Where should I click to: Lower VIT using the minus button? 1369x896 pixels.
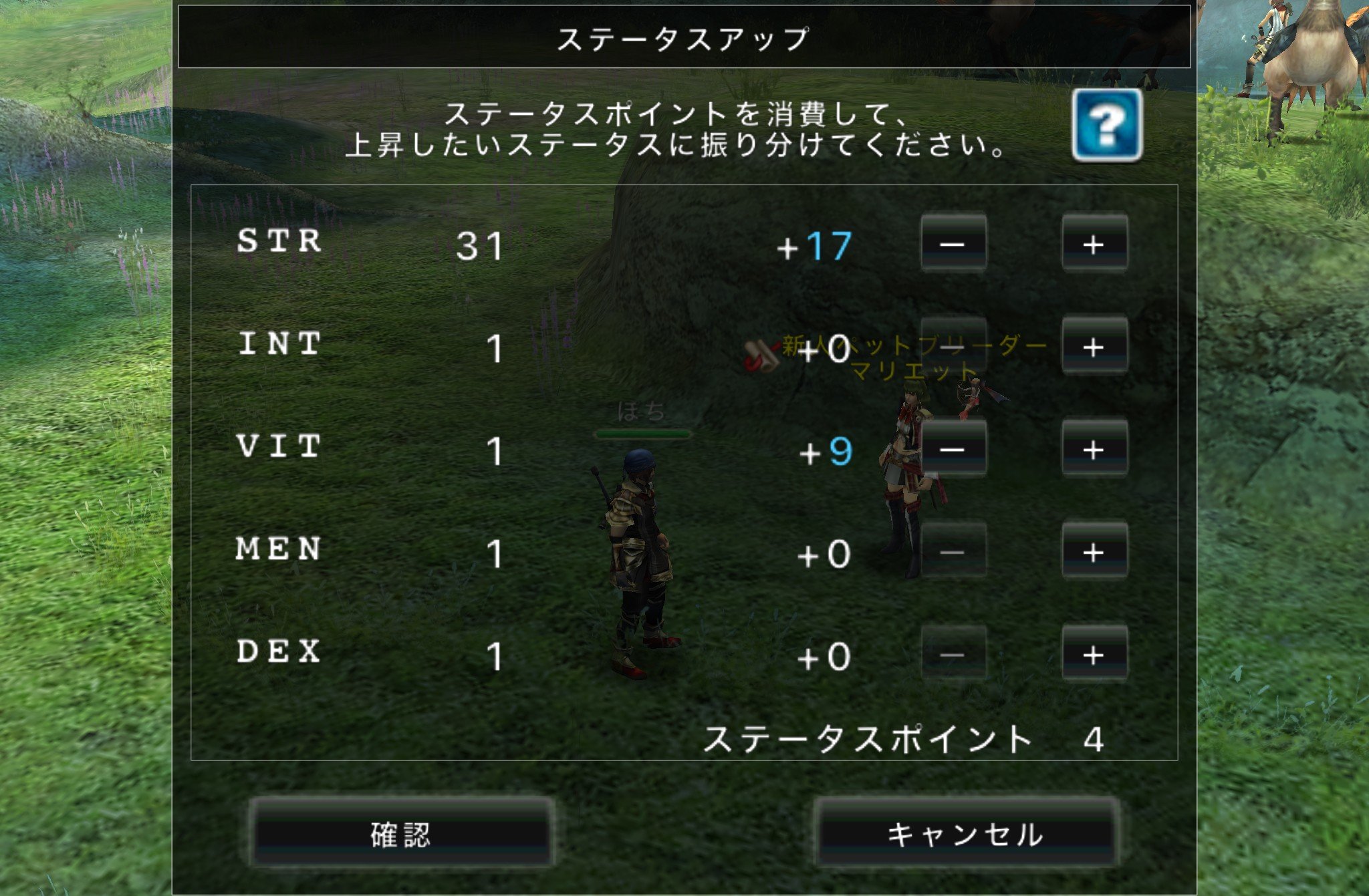[953, 449]
